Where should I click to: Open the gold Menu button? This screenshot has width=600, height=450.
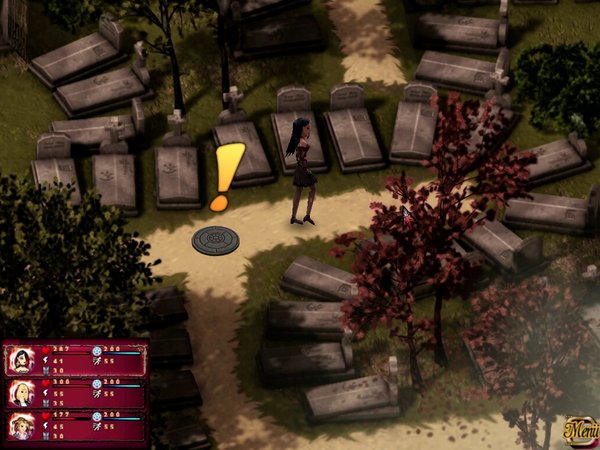(x=579, y=430)
